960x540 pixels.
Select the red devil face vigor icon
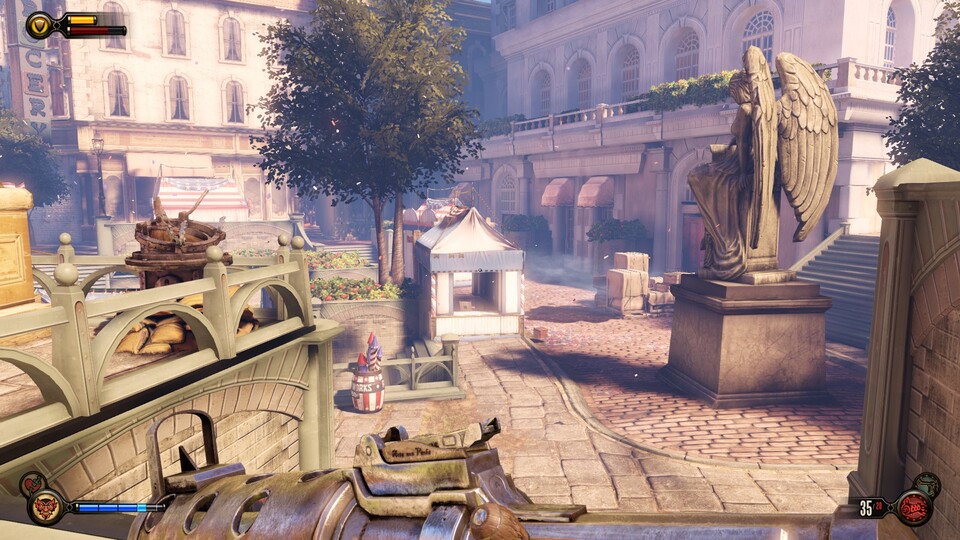point(46,506)
